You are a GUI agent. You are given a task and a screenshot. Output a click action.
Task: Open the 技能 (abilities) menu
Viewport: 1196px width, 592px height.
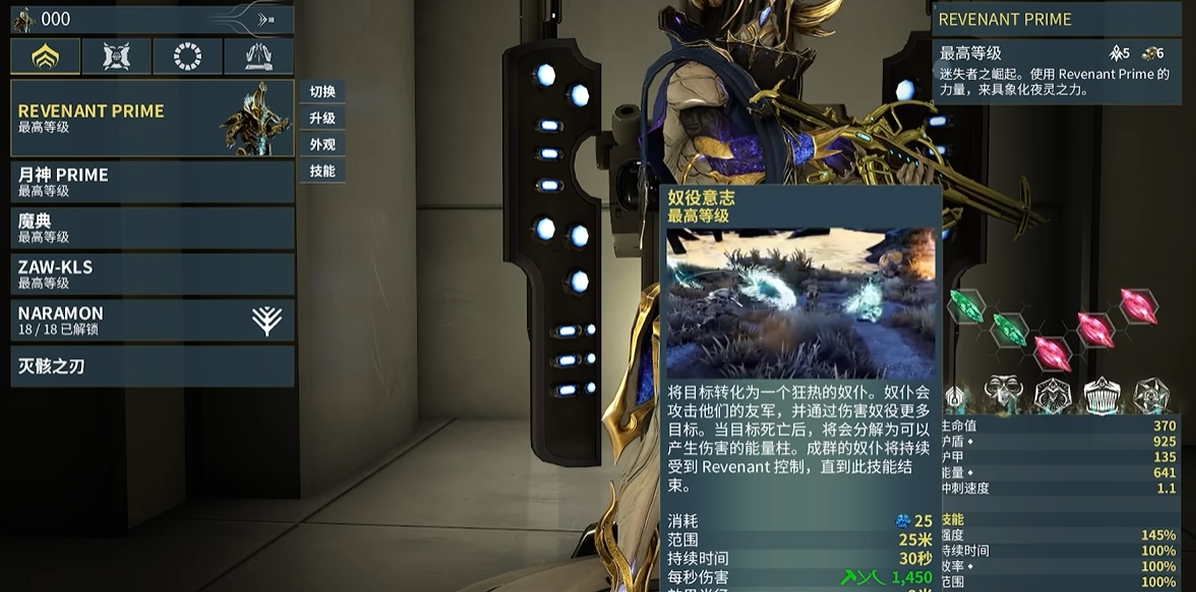[322, 171]
